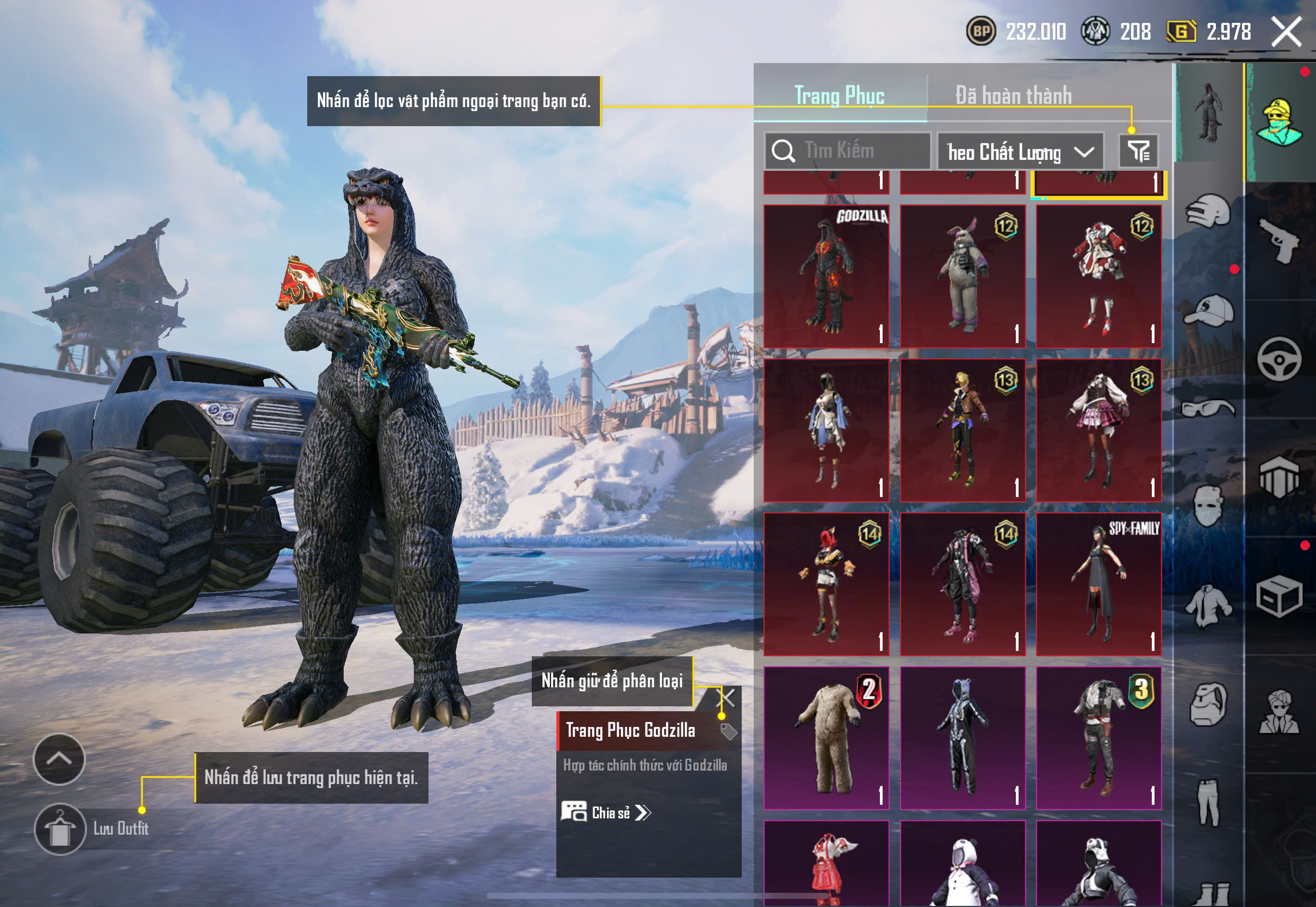Close the Trang Phục Godzilla info popup
Screen dimensions: 1316x907
728,697
